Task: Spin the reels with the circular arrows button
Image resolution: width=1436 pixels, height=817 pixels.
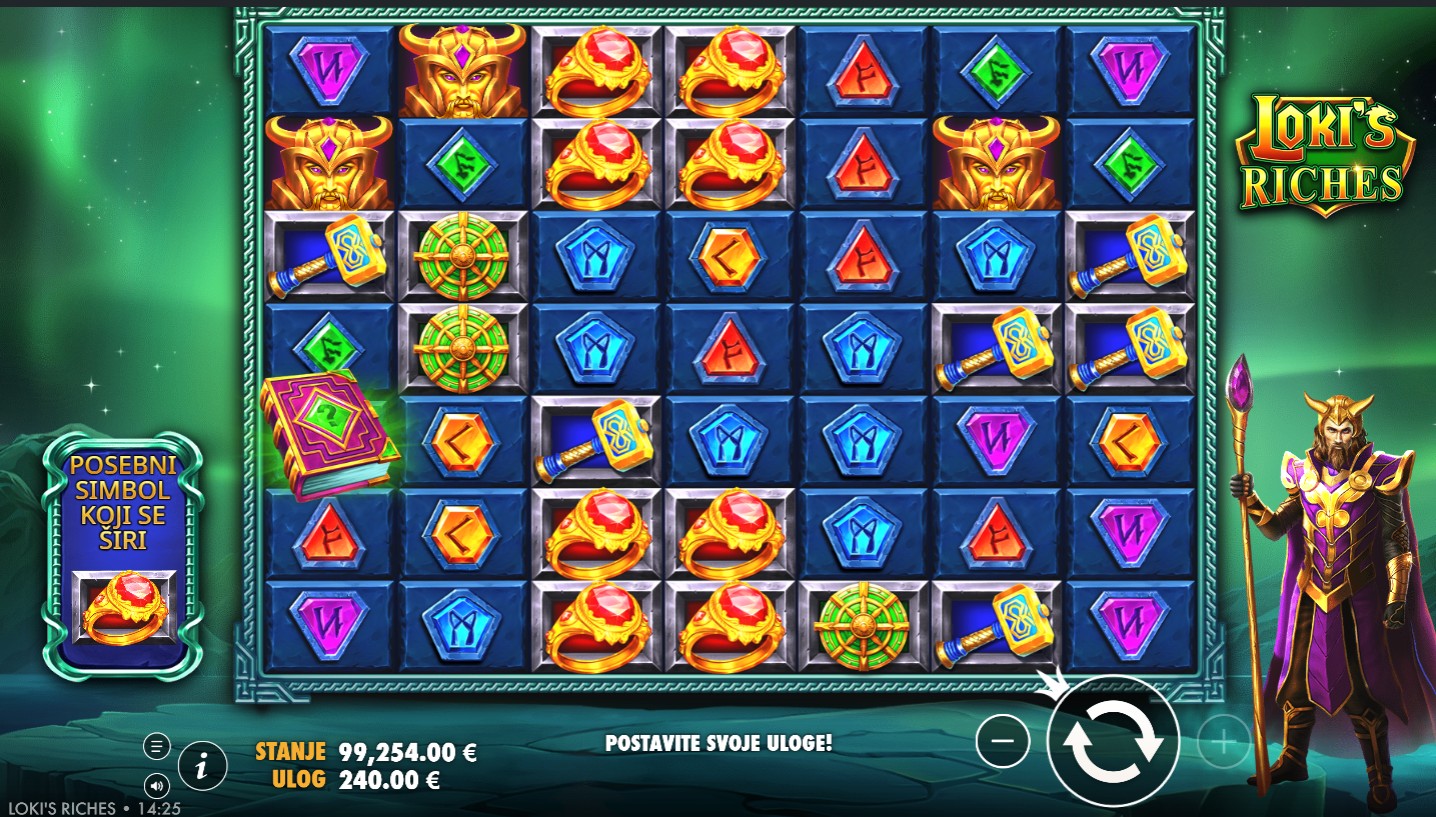Action: 1113,741
